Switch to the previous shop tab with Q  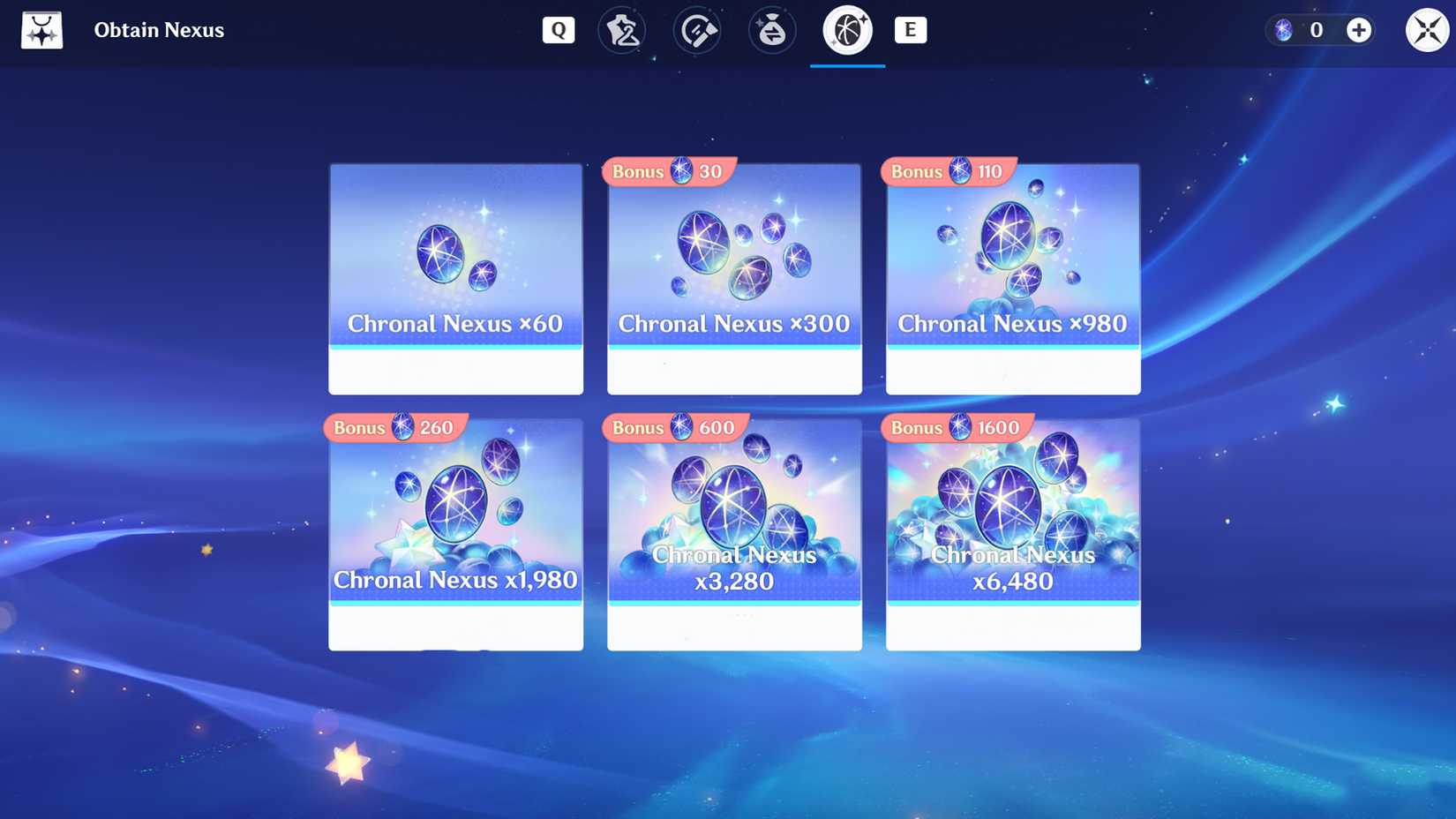558,29
